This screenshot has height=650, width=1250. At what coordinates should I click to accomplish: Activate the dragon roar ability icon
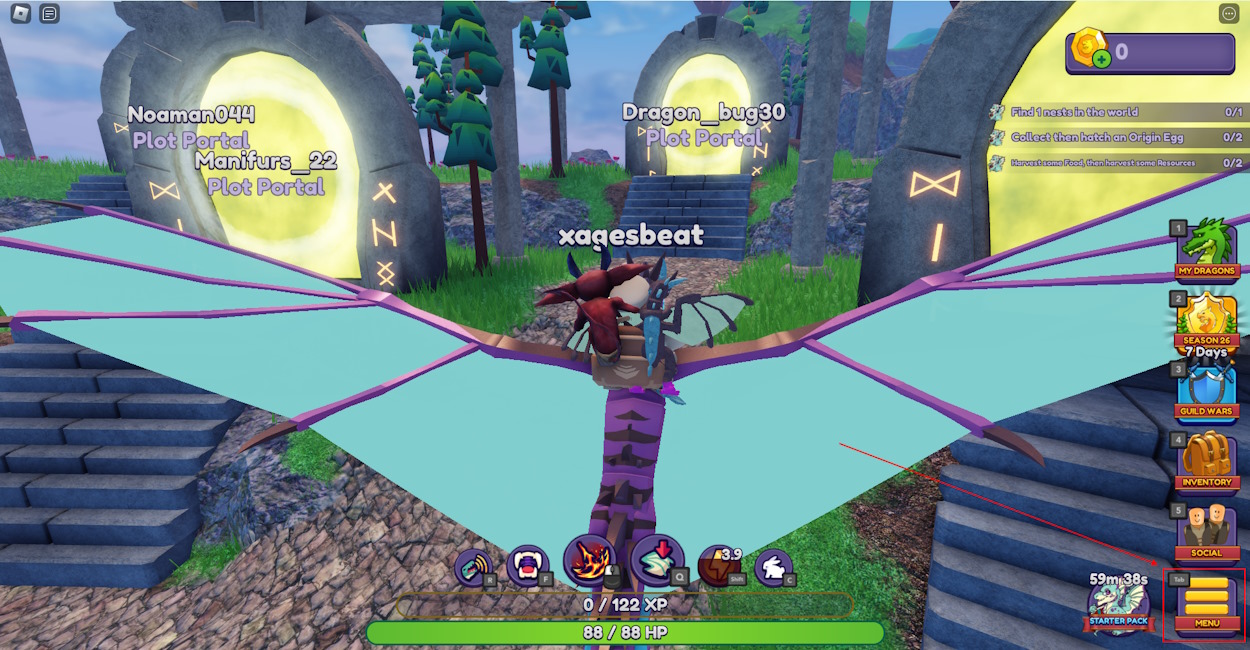point(473,567)
